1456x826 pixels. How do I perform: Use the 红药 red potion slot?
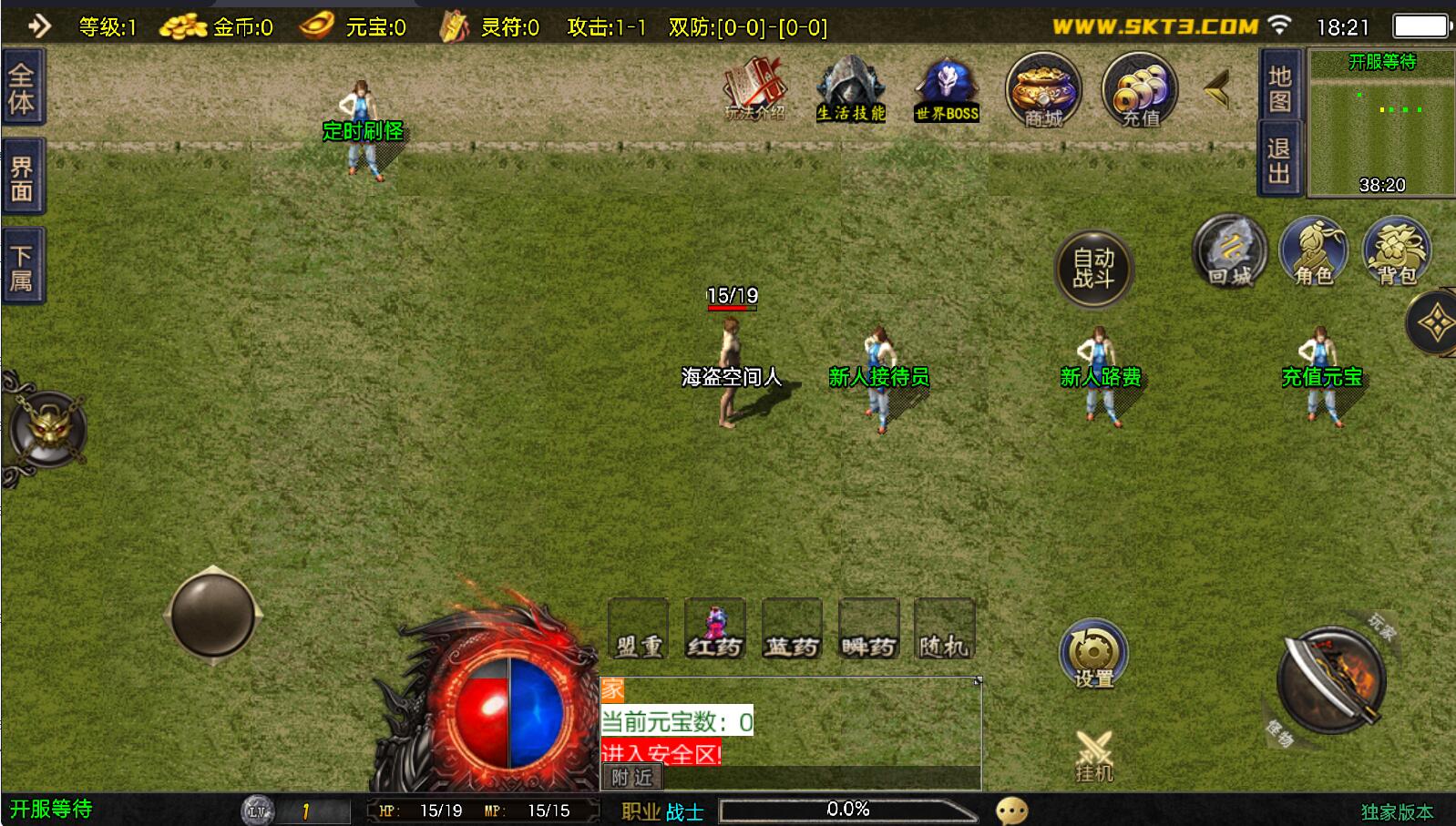click(x=714, y=629)
